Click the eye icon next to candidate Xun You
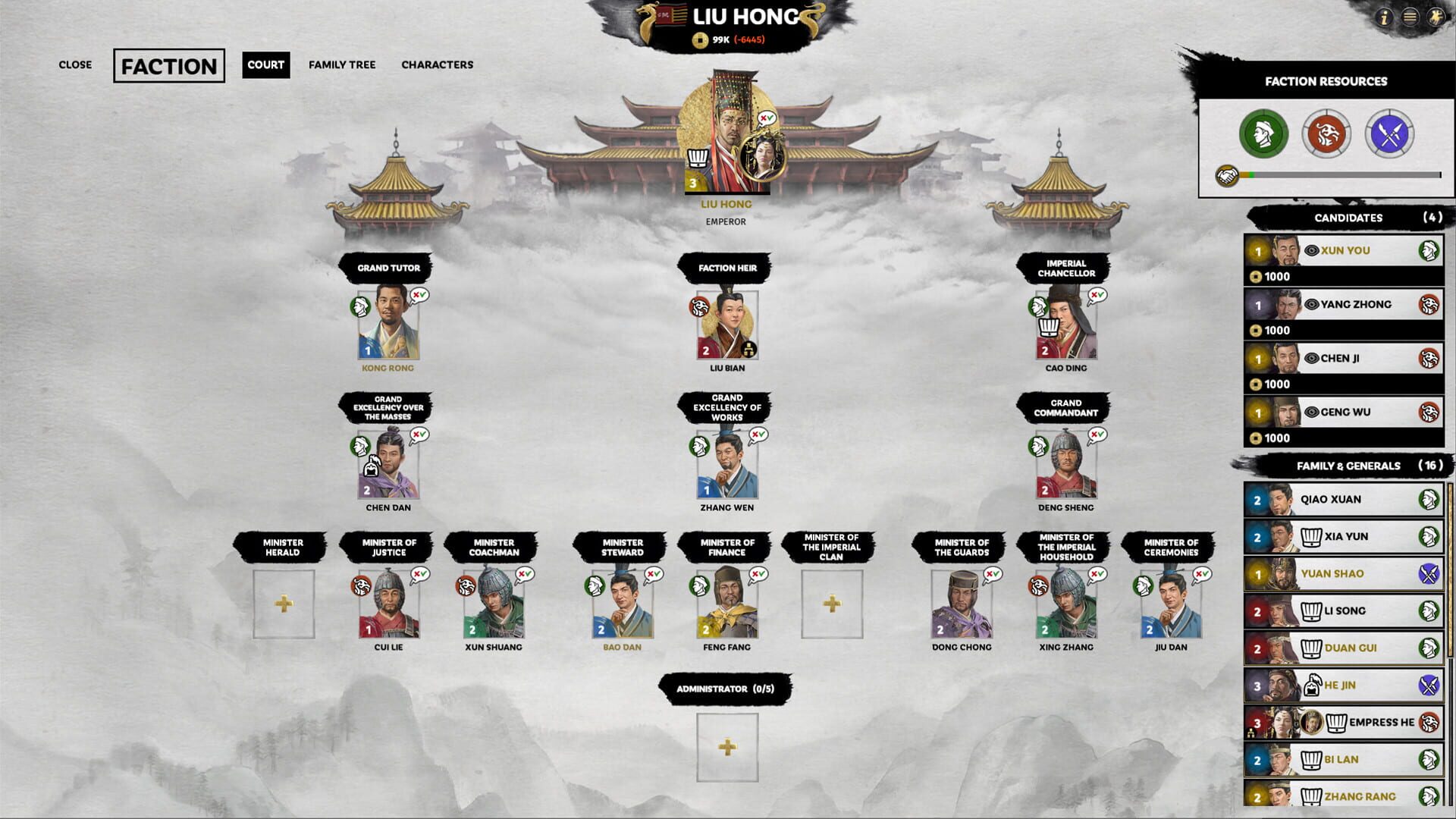This screenshot has height=819, width=1456. tap(1310, 249)
